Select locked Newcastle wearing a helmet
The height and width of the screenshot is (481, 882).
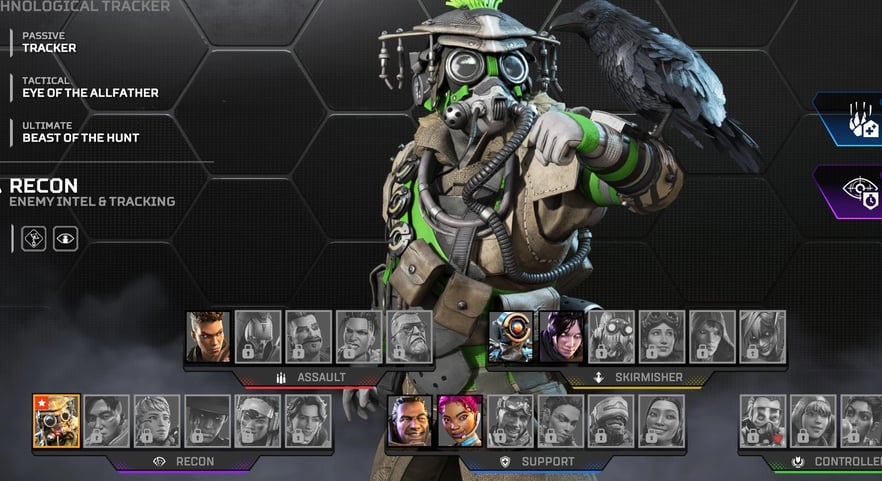[x=611, y=421]
